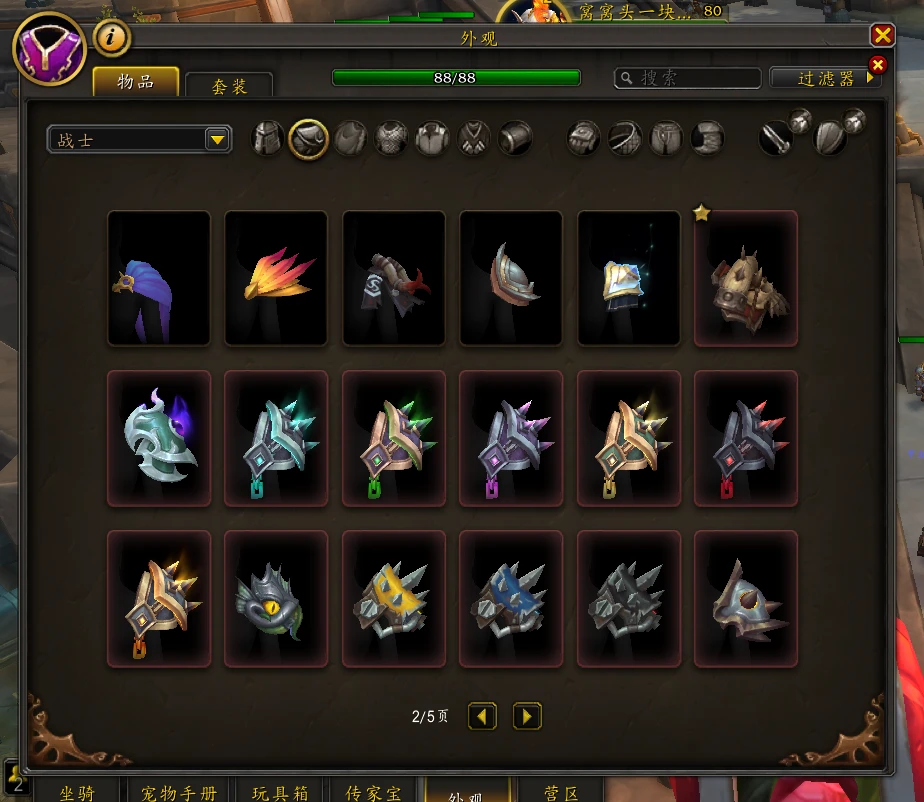Select the yellow-eyed creature shoulder appearance

click(276, 599)
